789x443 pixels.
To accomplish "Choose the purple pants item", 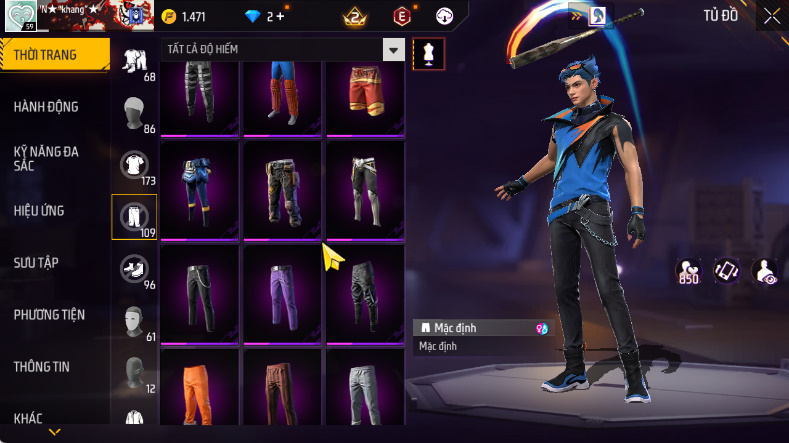I will point(282,290).
